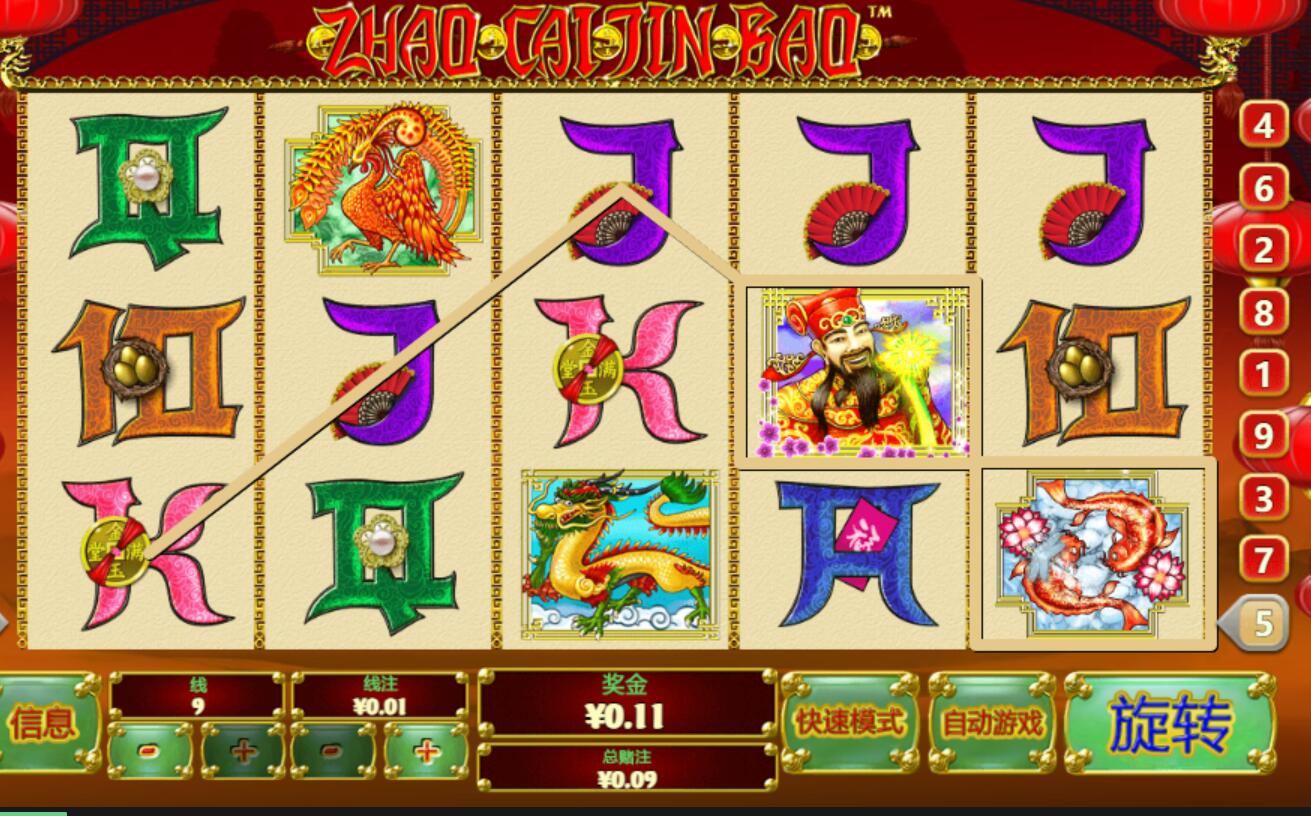Viewport: 1311px width, 816px height.
Task: Select payline number 5 marker
Action: (1262, 624)
